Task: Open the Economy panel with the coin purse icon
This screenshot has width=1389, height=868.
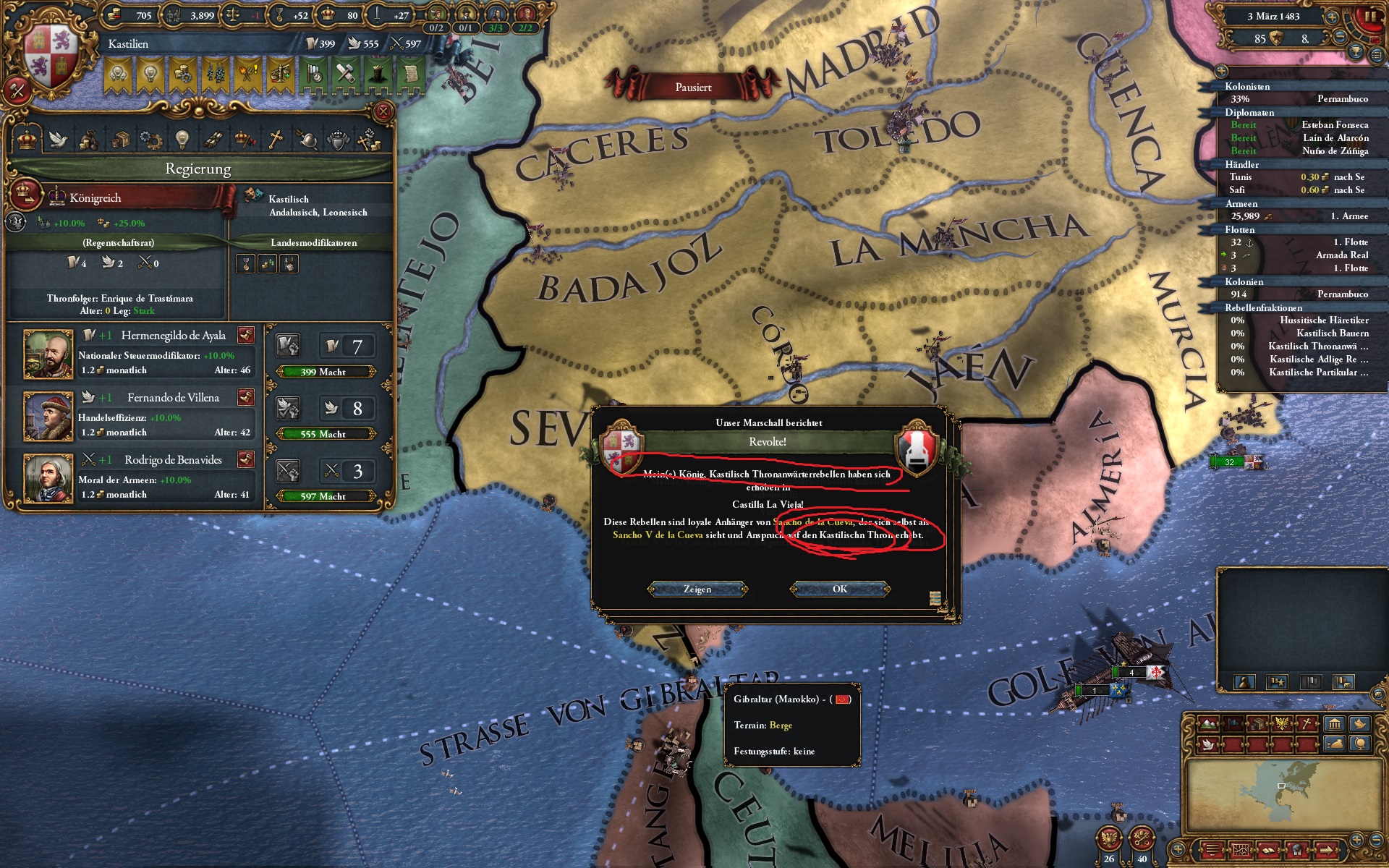Action: pos(88,137)
